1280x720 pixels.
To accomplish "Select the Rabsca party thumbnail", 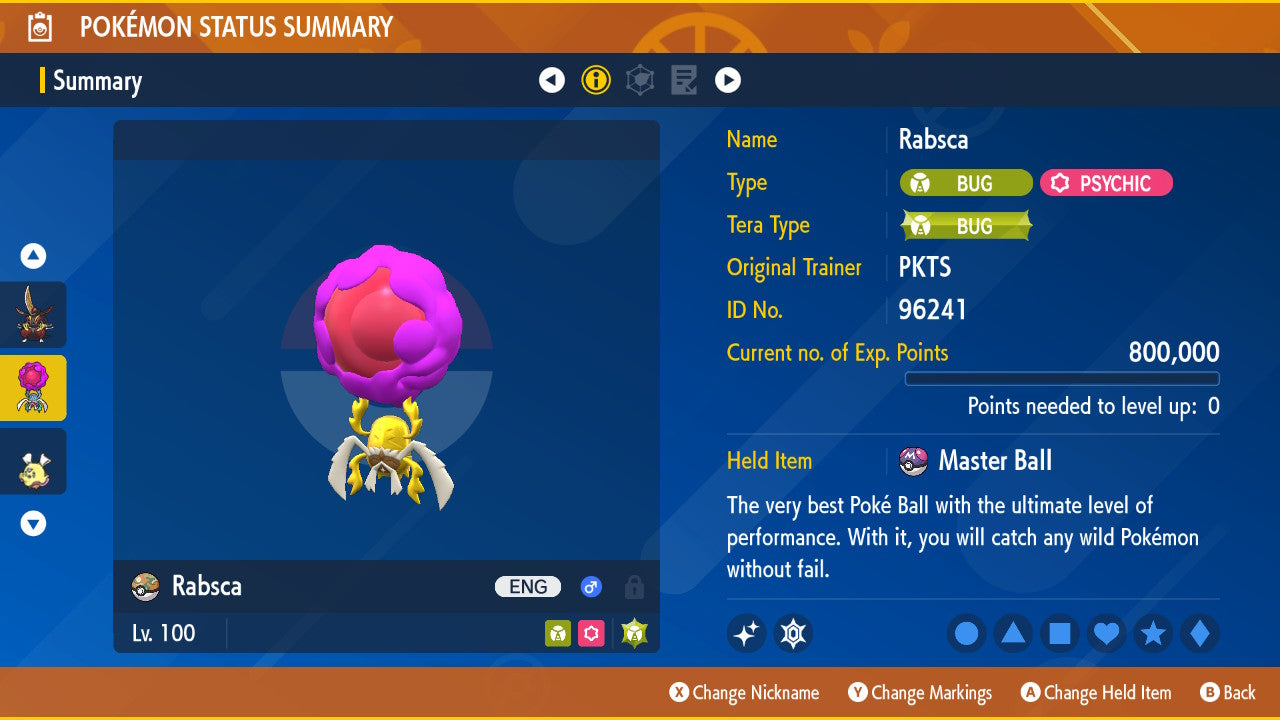I will click(x=33, y=388).
